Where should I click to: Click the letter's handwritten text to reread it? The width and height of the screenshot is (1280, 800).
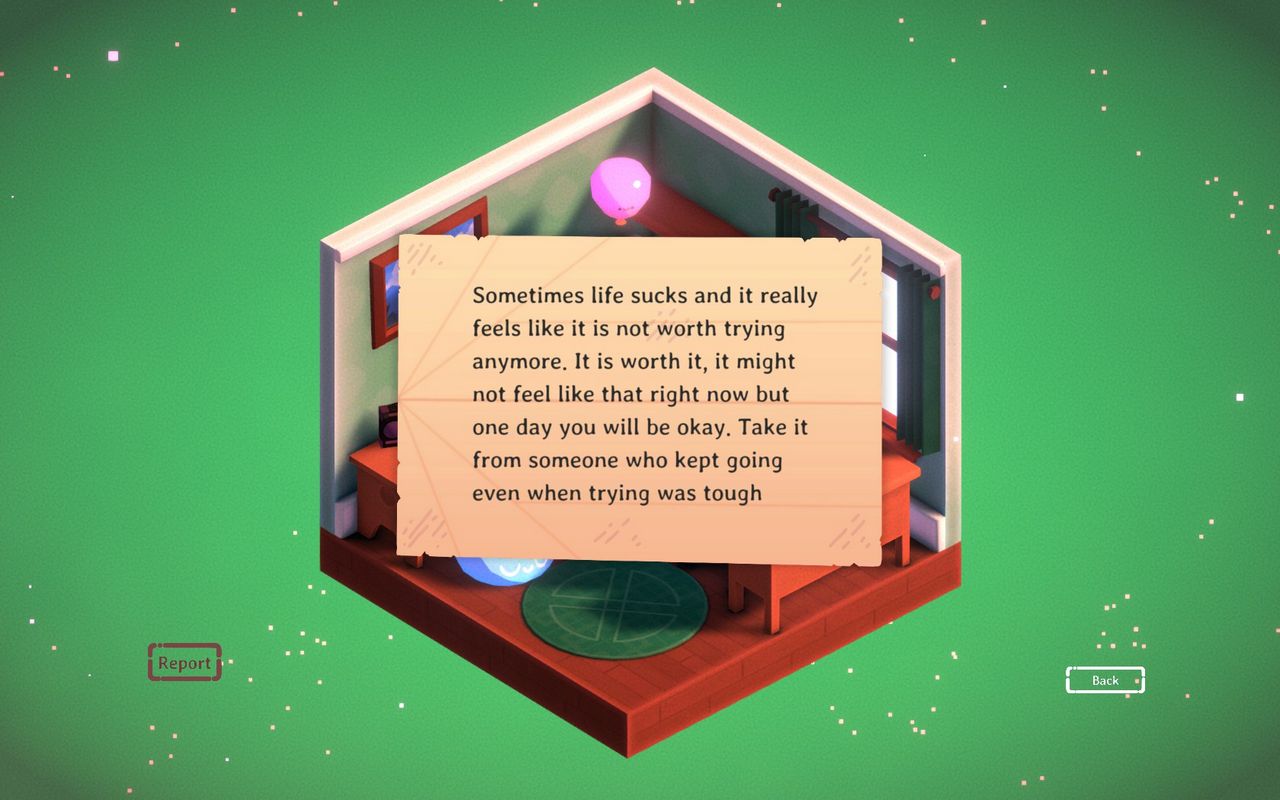pyautogui.click(x=640, y=395)
